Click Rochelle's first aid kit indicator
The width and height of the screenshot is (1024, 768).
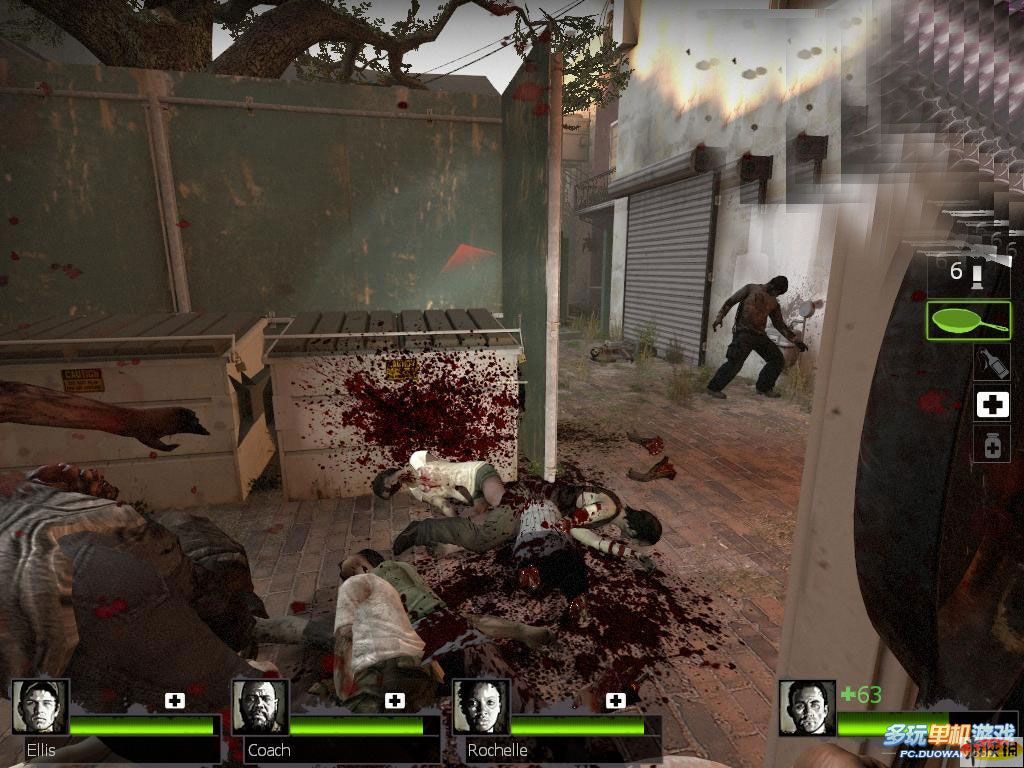[x=616, y=700]
